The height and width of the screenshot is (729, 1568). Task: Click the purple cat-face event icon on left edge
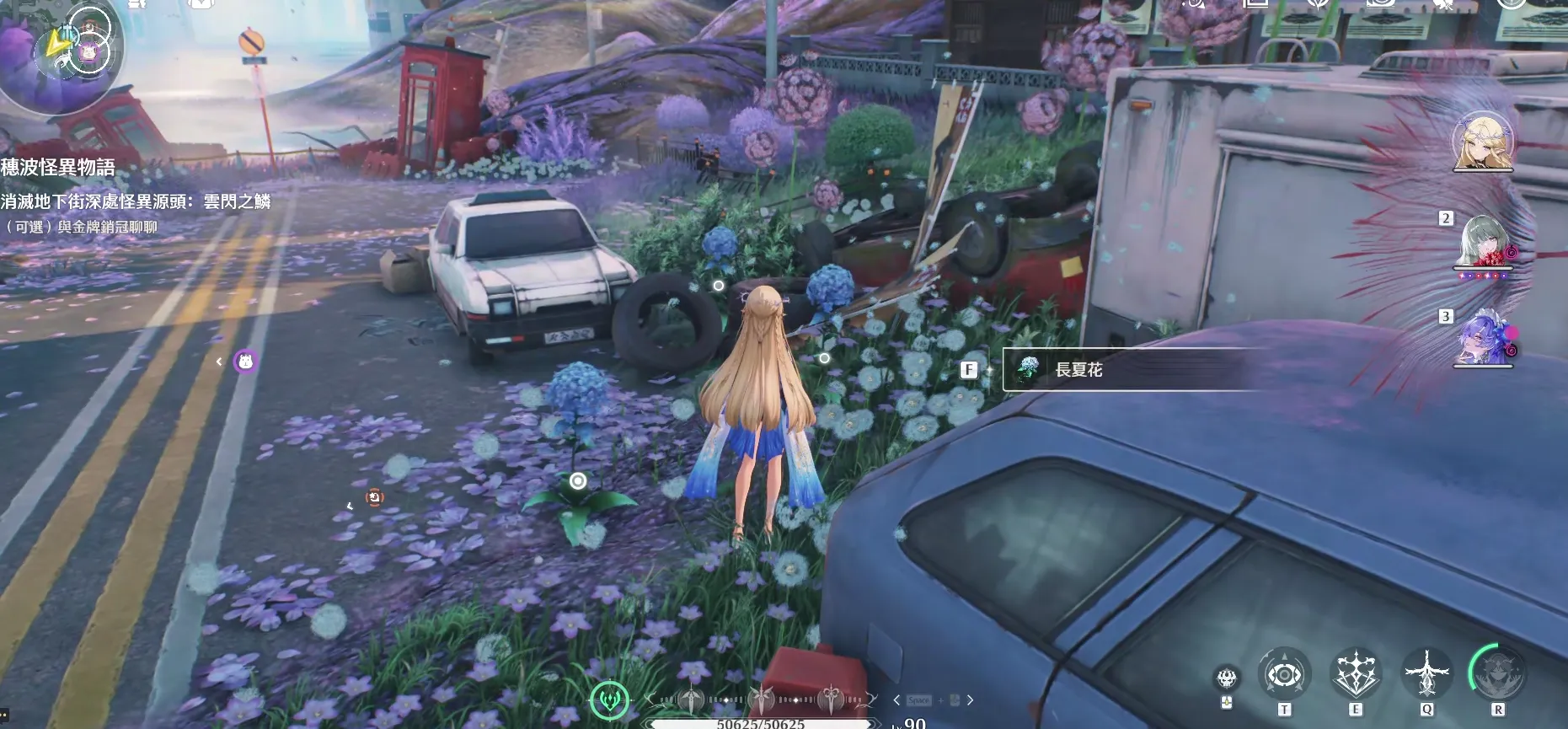(244, 361)
